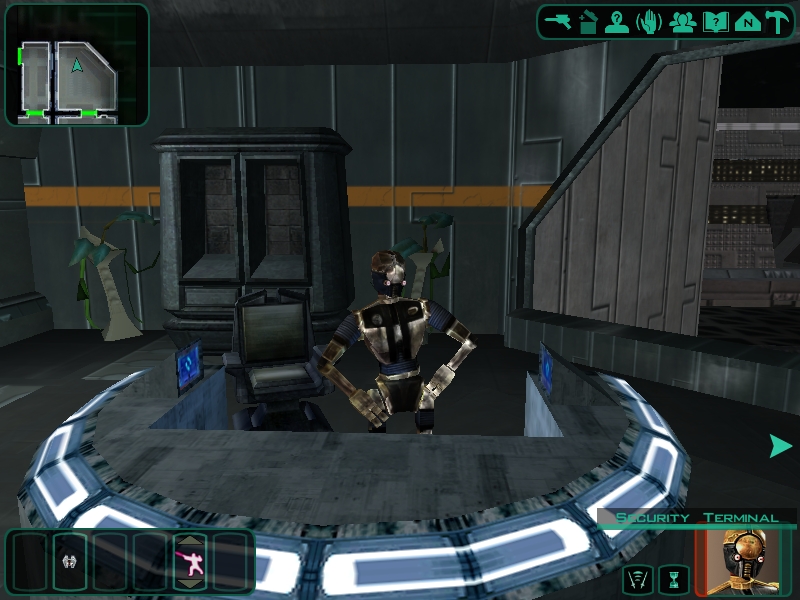The width and height of the screenshot is (800, 600).
Task: Open the area map icon
Action: pyautogui.click(x=745, y=22)
